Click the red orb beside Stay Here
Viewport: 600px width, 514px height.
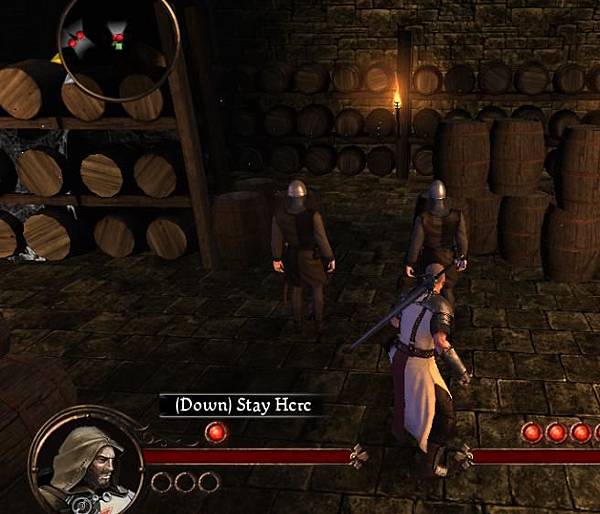pos(215,432)
